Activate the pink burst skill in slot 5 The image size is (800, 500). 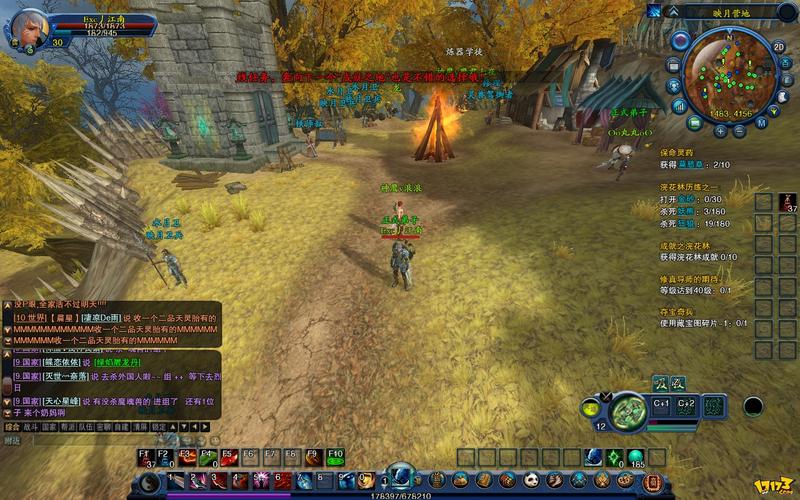[x=260, y=481]
